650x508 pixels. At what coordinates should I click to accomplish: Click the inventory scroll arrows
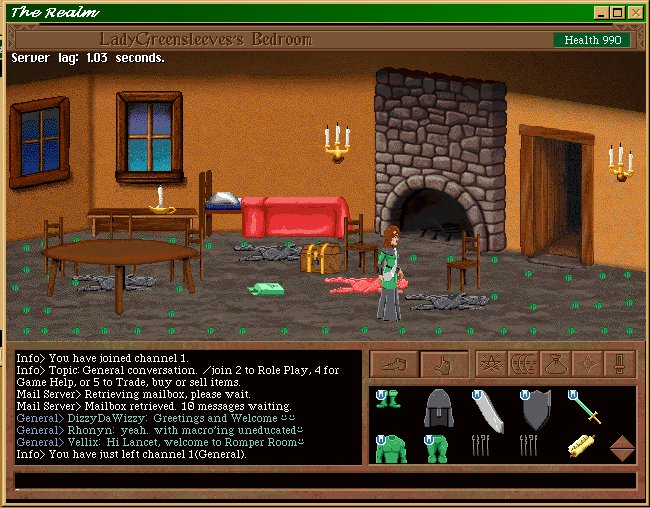[622, 448]
